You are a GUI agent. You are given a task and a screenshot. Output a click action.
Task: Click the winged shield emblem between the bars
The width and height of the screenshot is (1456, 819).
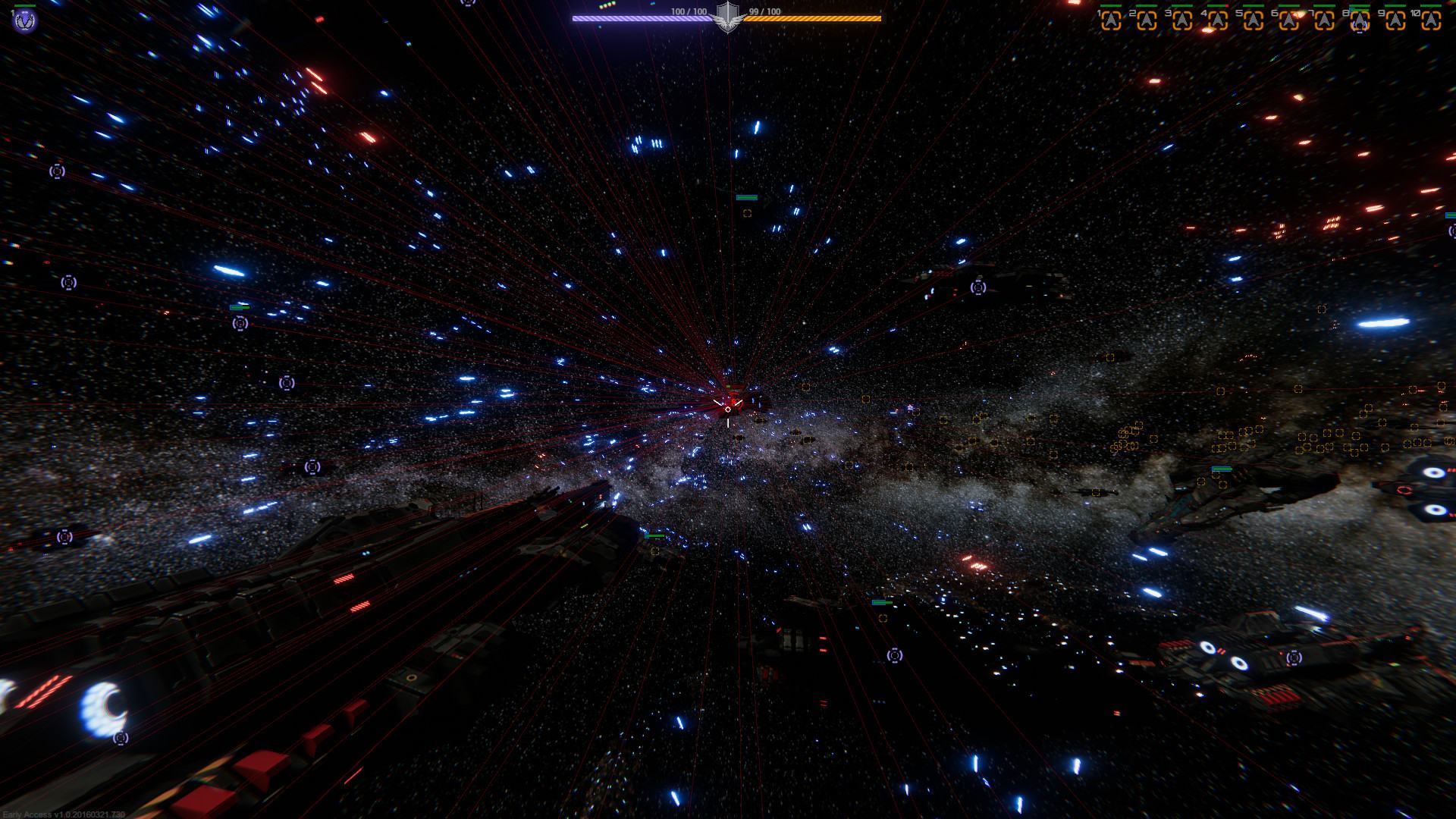[x=728, y=17]
